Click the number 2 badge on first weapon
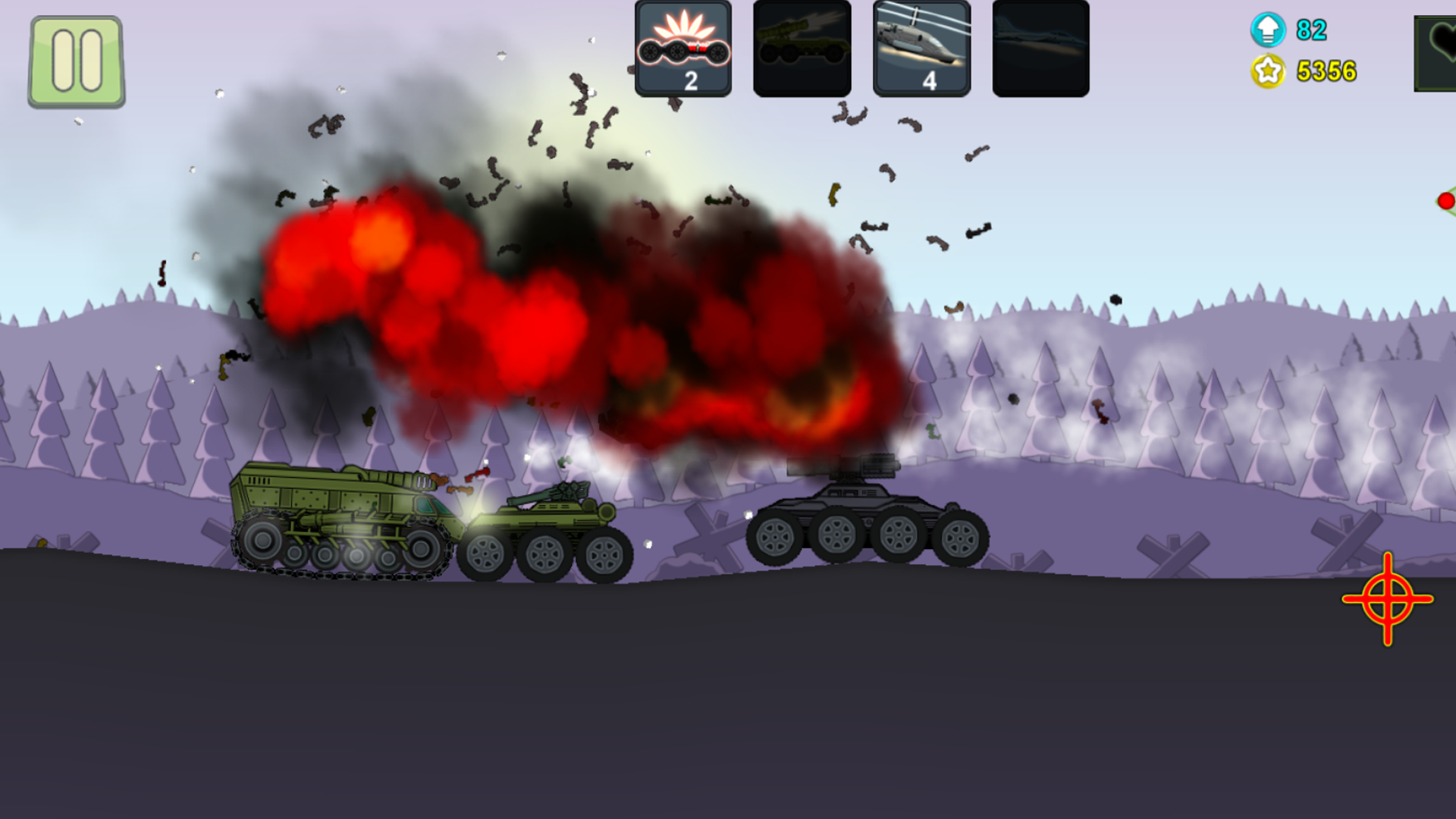Screen dimensions: 1456x819 click(691, 79)
